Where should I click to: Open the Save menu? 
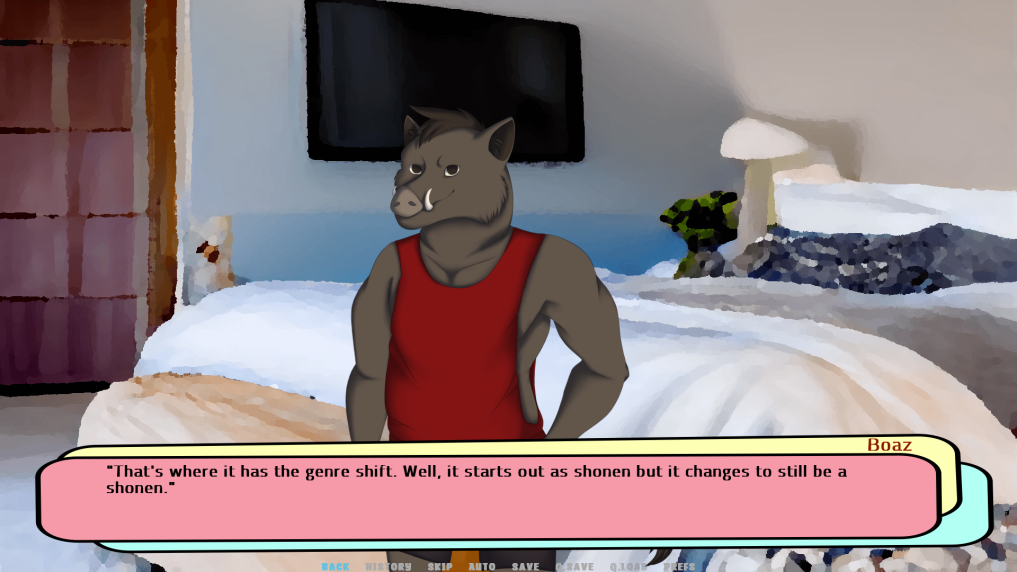click(x=525, y=566)
